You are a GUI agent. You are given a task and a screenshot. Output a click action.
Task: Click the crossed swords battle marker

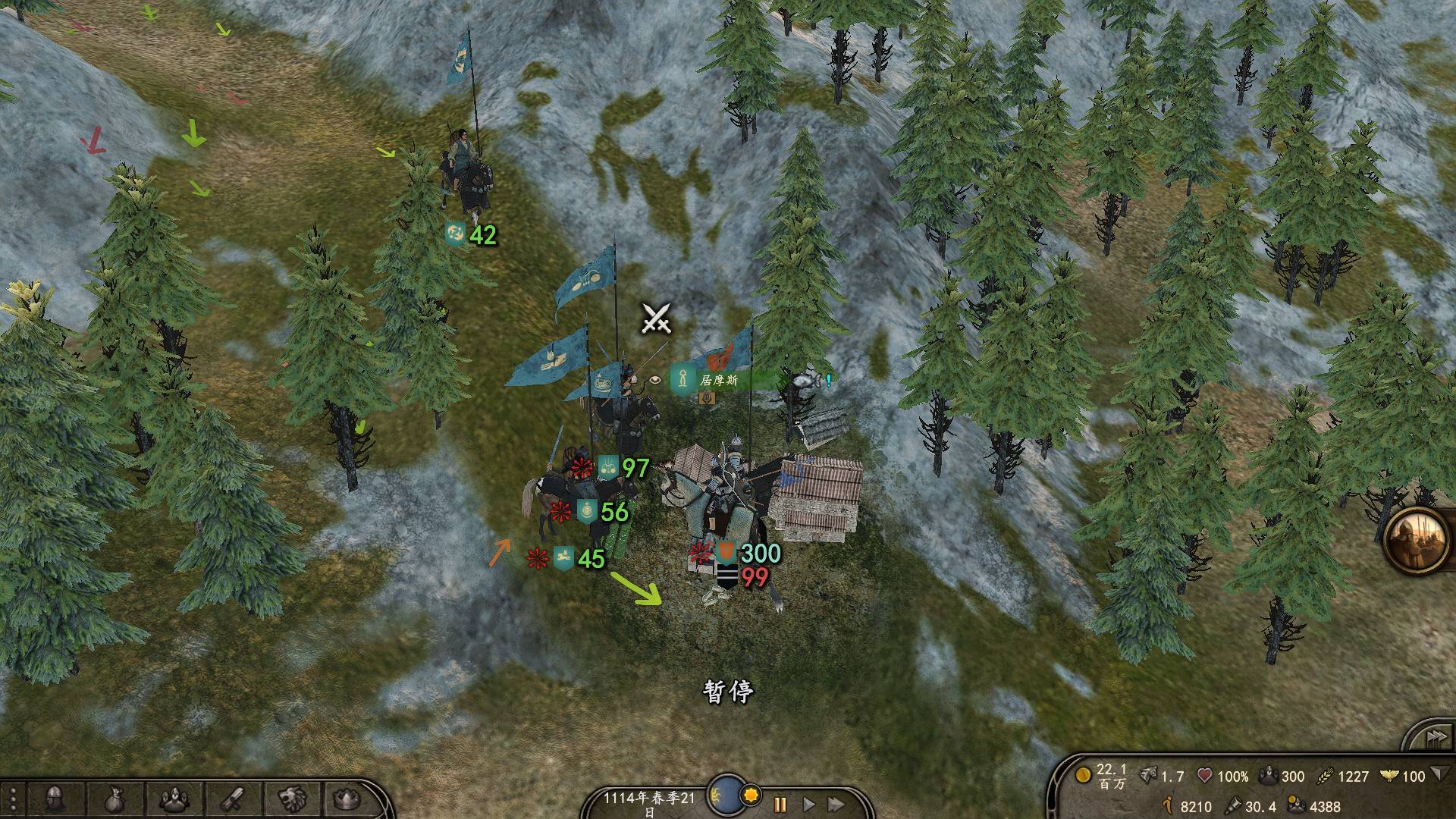656,318
